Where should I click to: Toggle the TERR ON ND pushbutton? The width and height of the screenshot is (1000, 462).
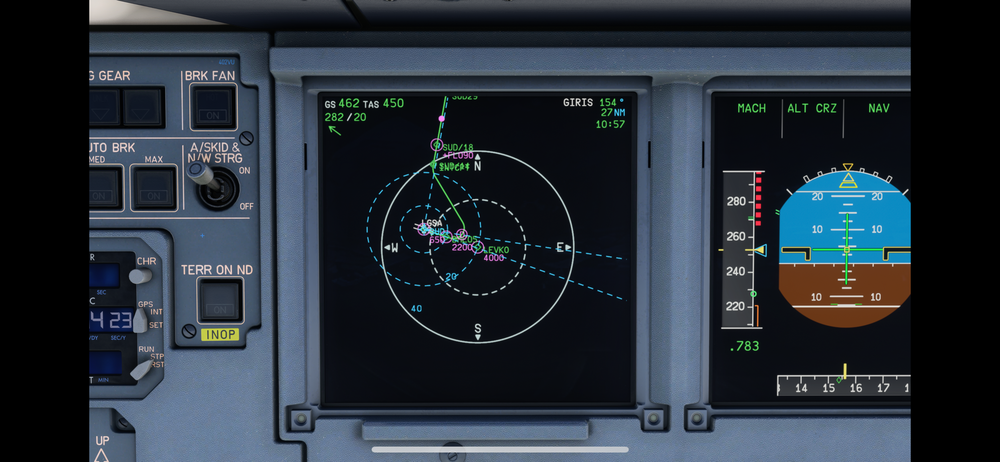click(219, 300)
